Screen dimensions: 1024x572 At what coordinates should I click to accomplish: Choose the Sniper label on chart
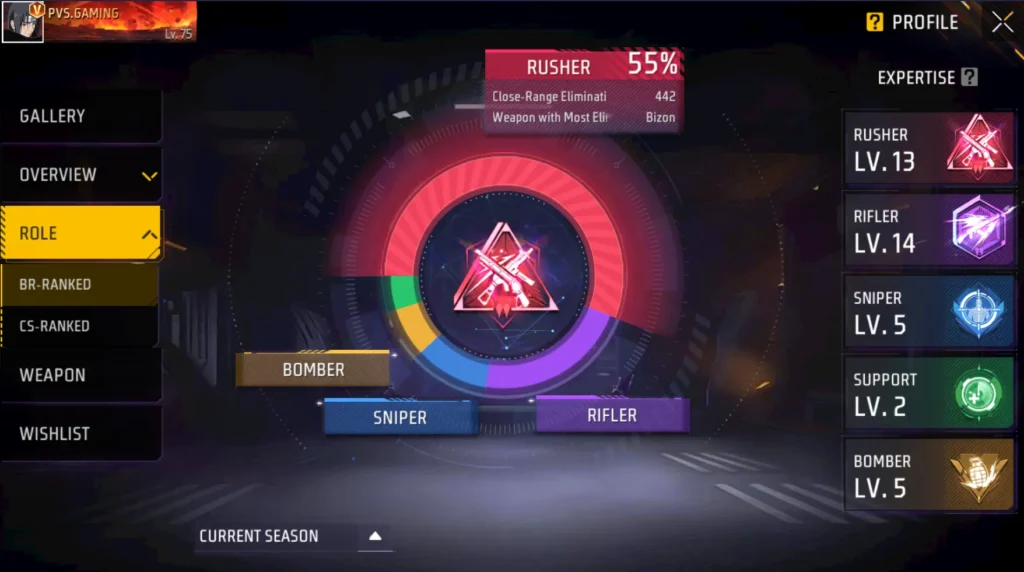400,417
